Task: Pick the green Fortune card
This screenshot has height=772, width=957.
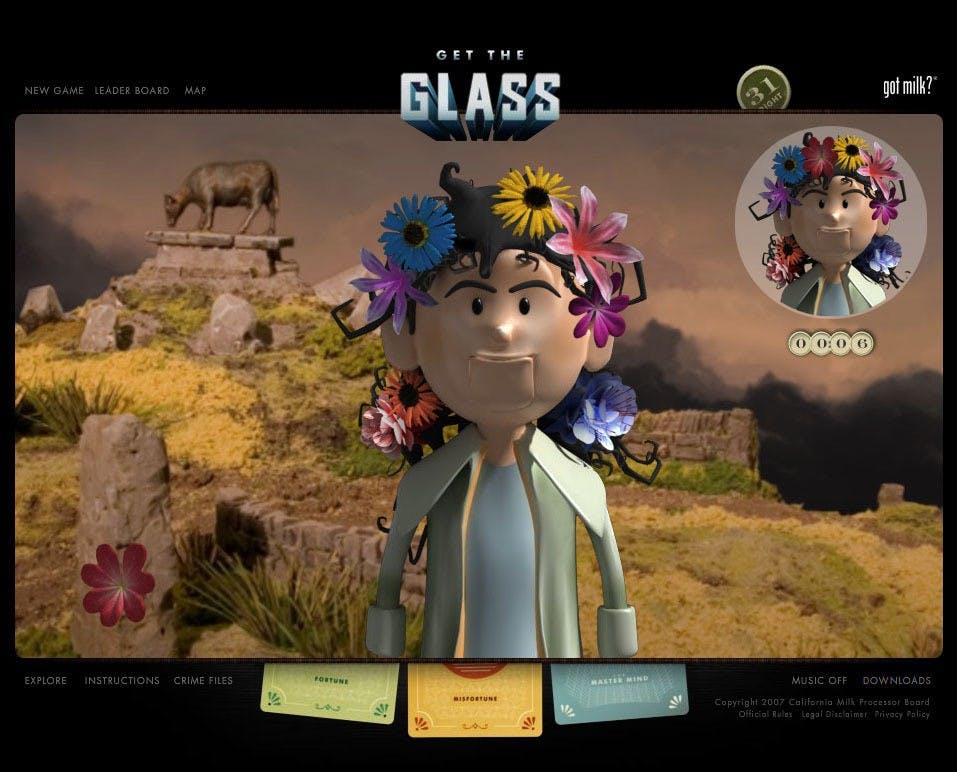Action: 329,692
